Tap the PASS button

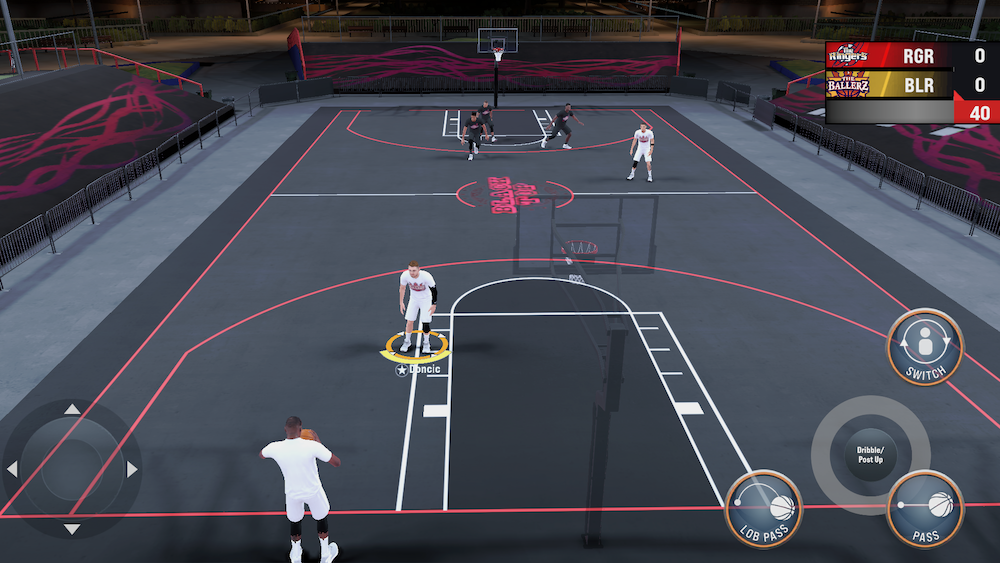tap(925, 507)
